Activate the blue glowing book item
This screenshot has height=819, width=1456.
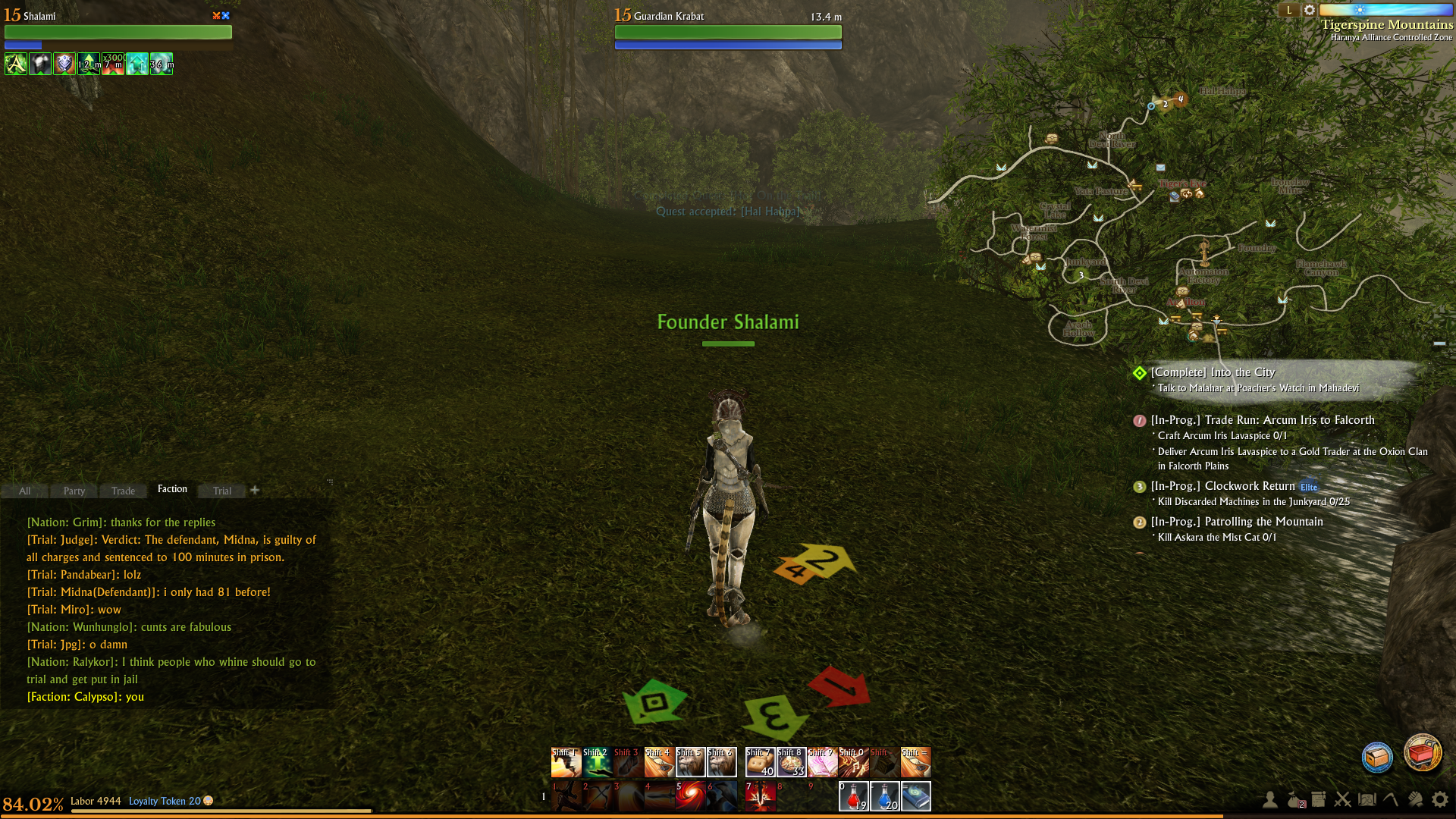click(x=915, y=796)
